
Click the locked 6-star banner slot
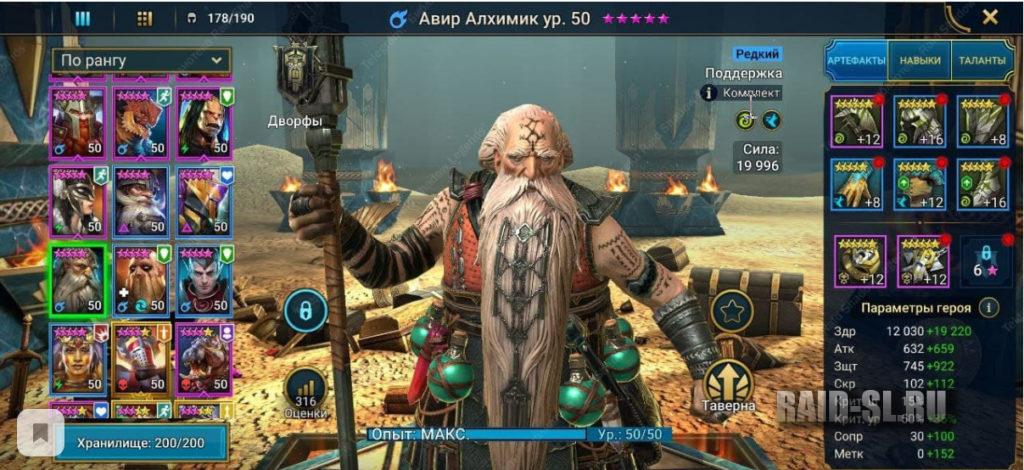pyautogui.click(x=983, y=262)
